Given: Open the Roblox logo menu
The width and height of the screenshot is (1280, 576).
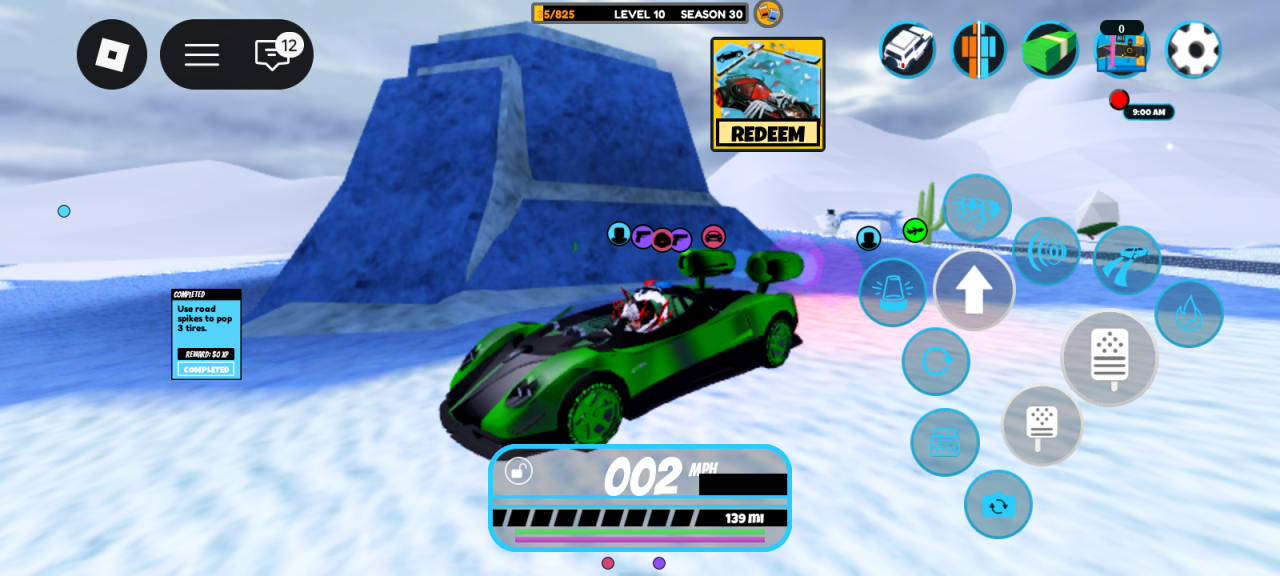Looking at the screenshot, I should (112, 54).
